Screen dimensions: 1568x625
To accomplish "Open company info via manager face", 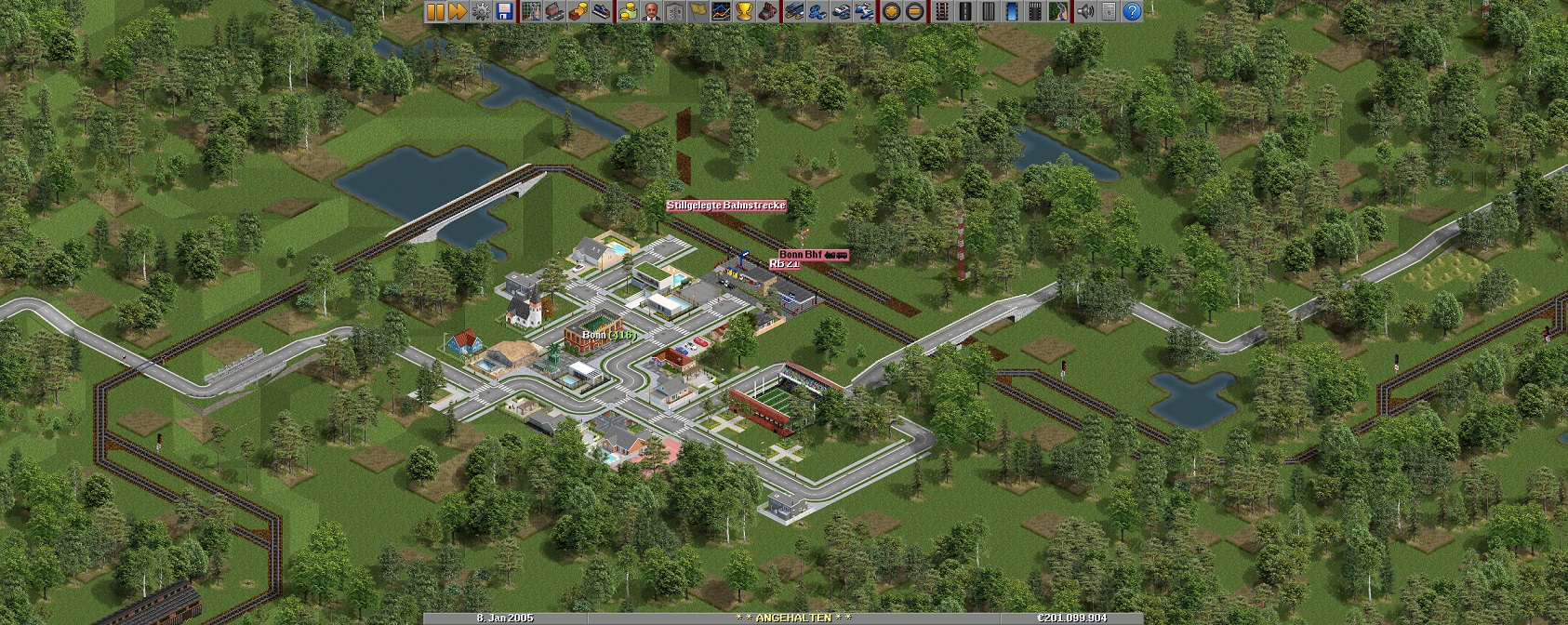I will [x=652, y=11].
